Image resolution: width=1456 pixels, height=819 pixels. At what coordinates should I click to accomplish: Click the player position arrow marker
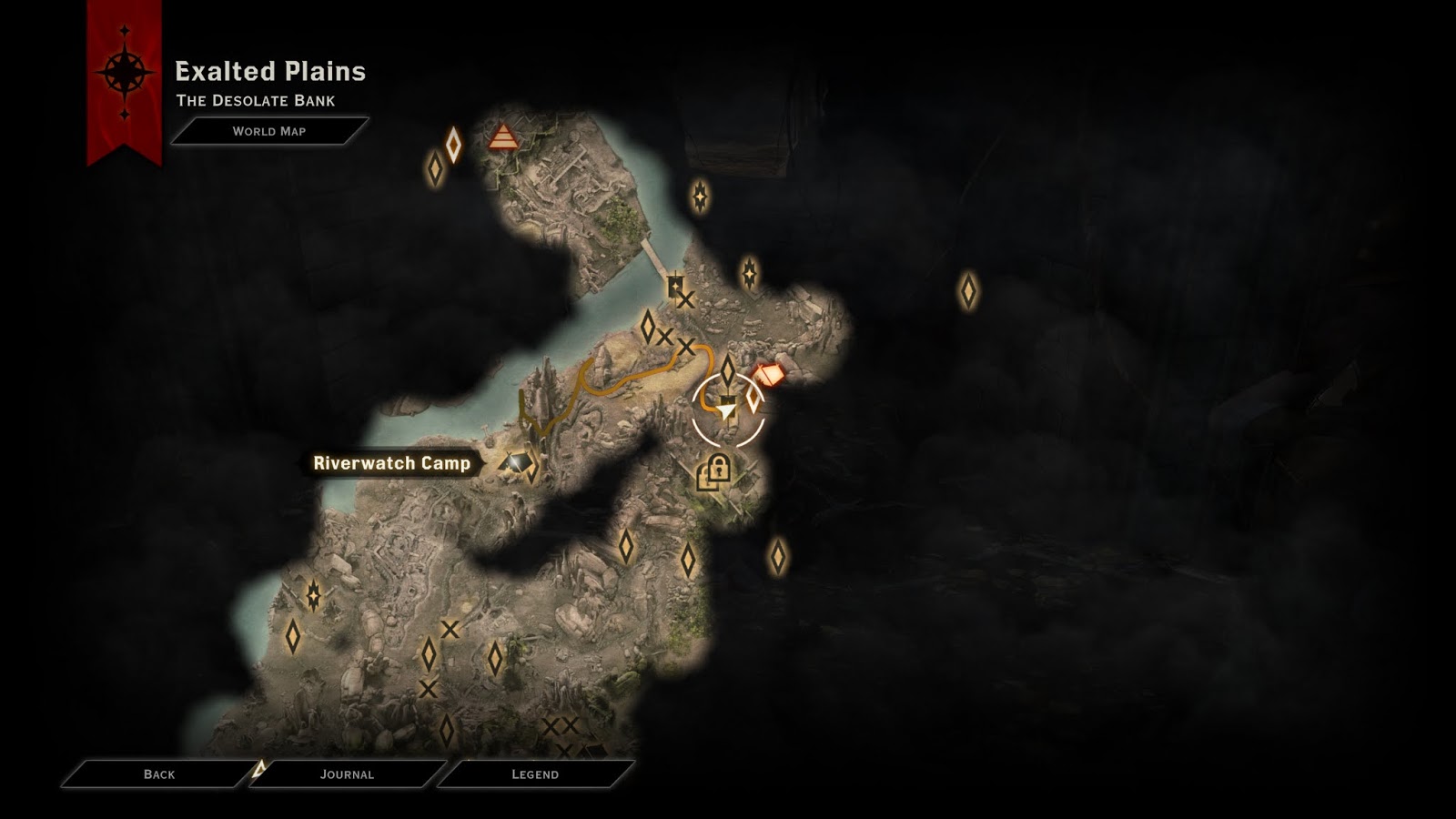click(x=723, y=408)
